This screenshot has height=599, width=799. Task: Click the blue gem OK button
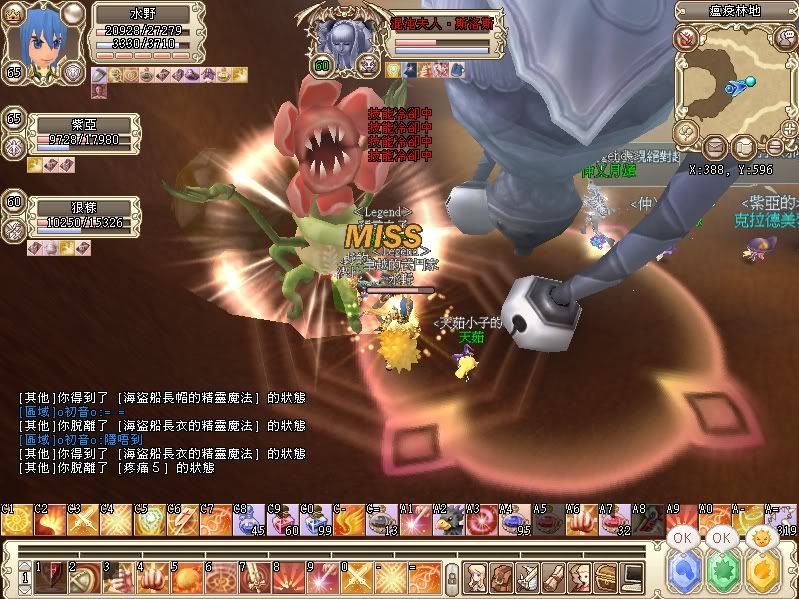point(683,573)
